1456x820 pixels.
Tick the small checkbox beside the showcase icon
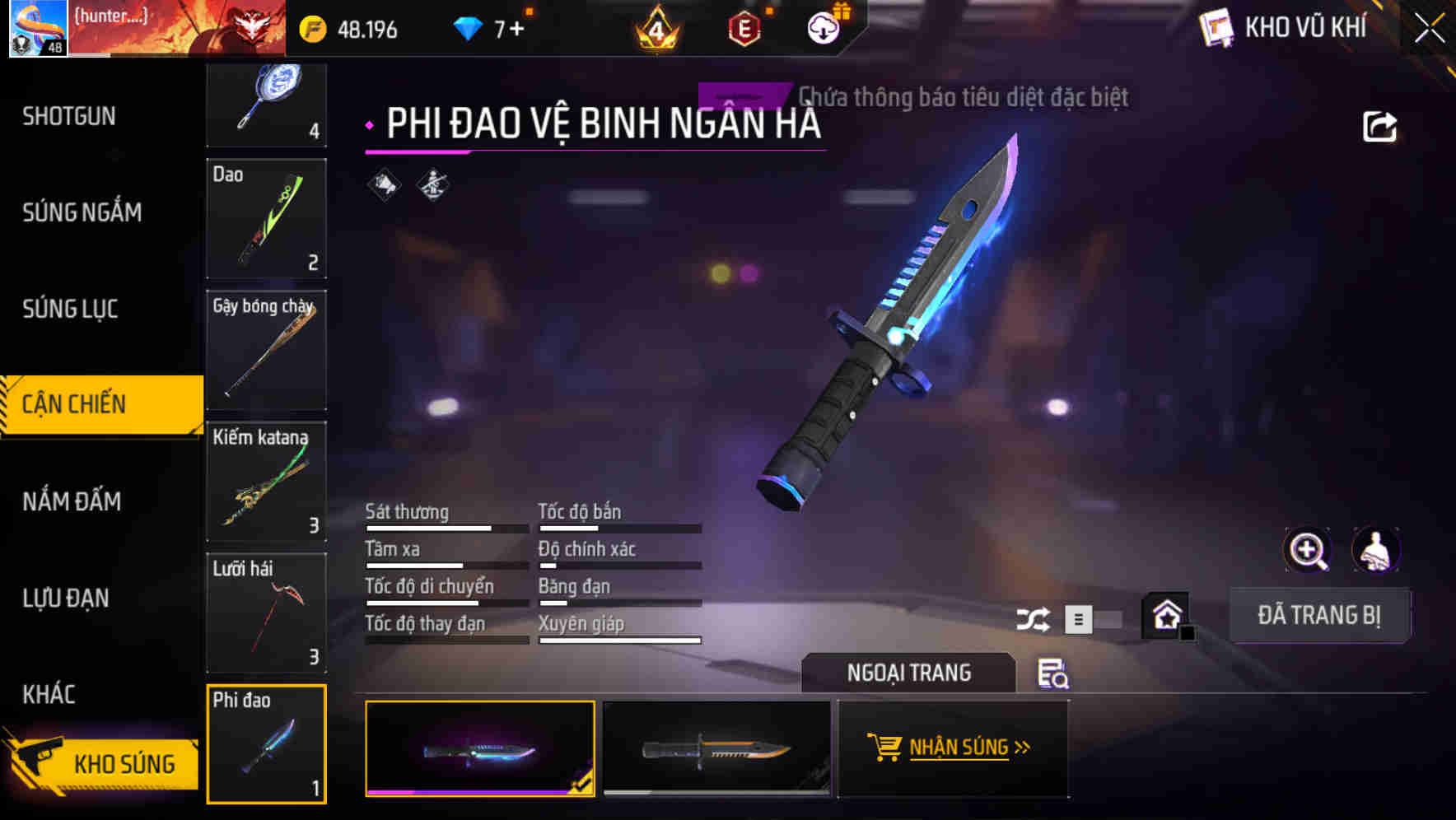1187,632
